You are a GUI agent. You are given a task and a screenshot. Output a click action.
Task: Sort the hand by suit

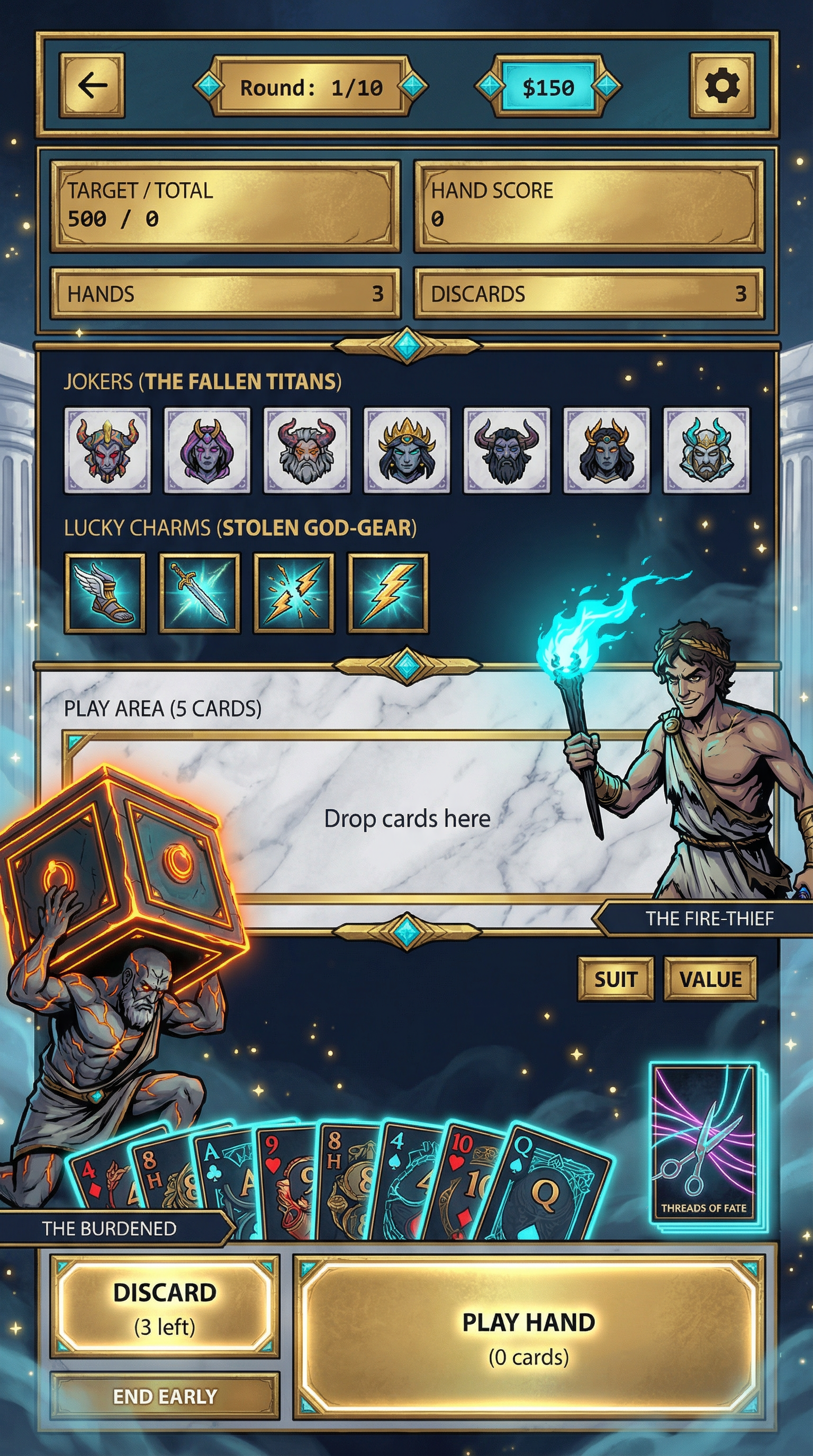(616, 978)
